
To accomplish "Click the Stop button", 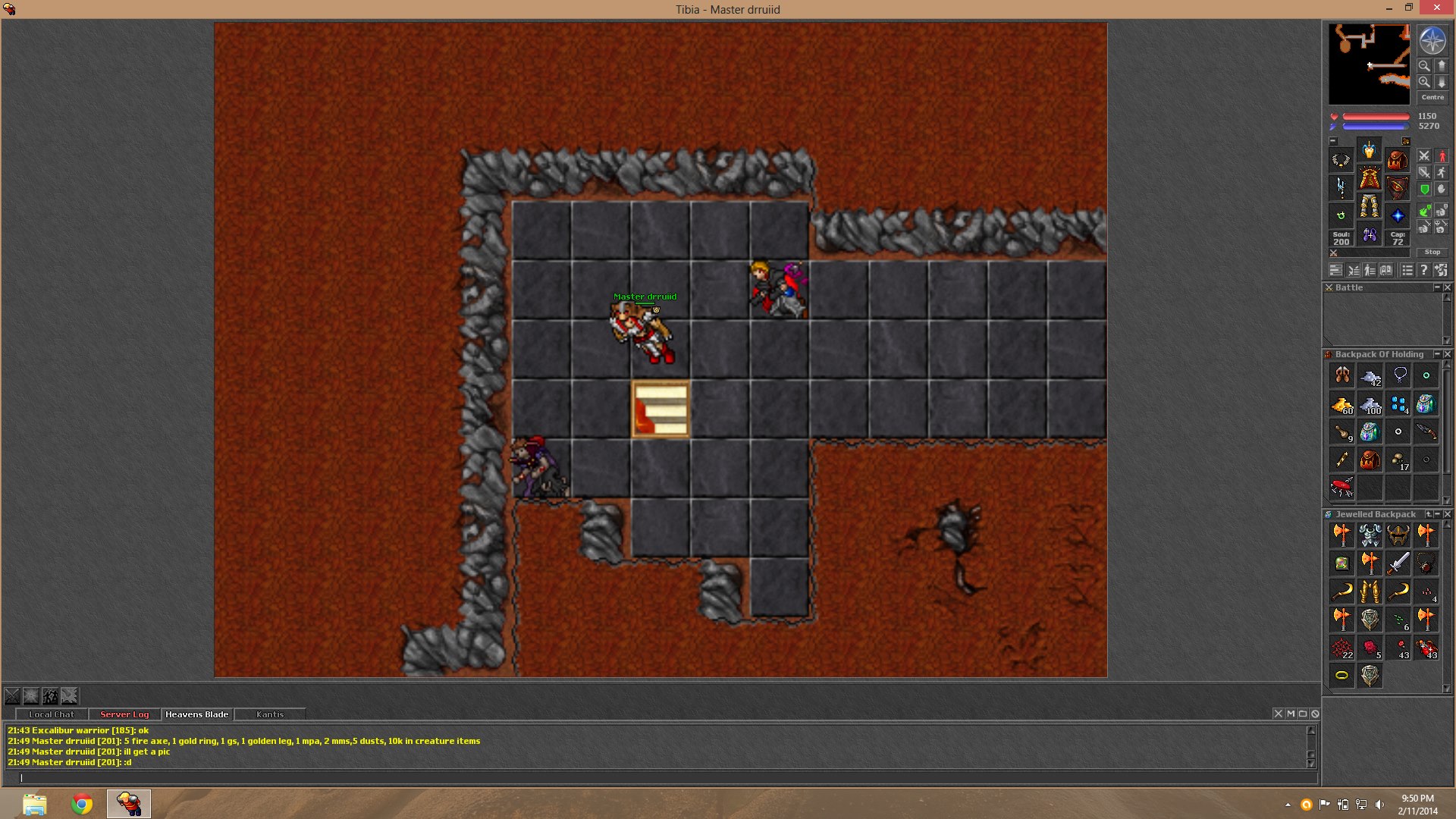I will 1432,252.
